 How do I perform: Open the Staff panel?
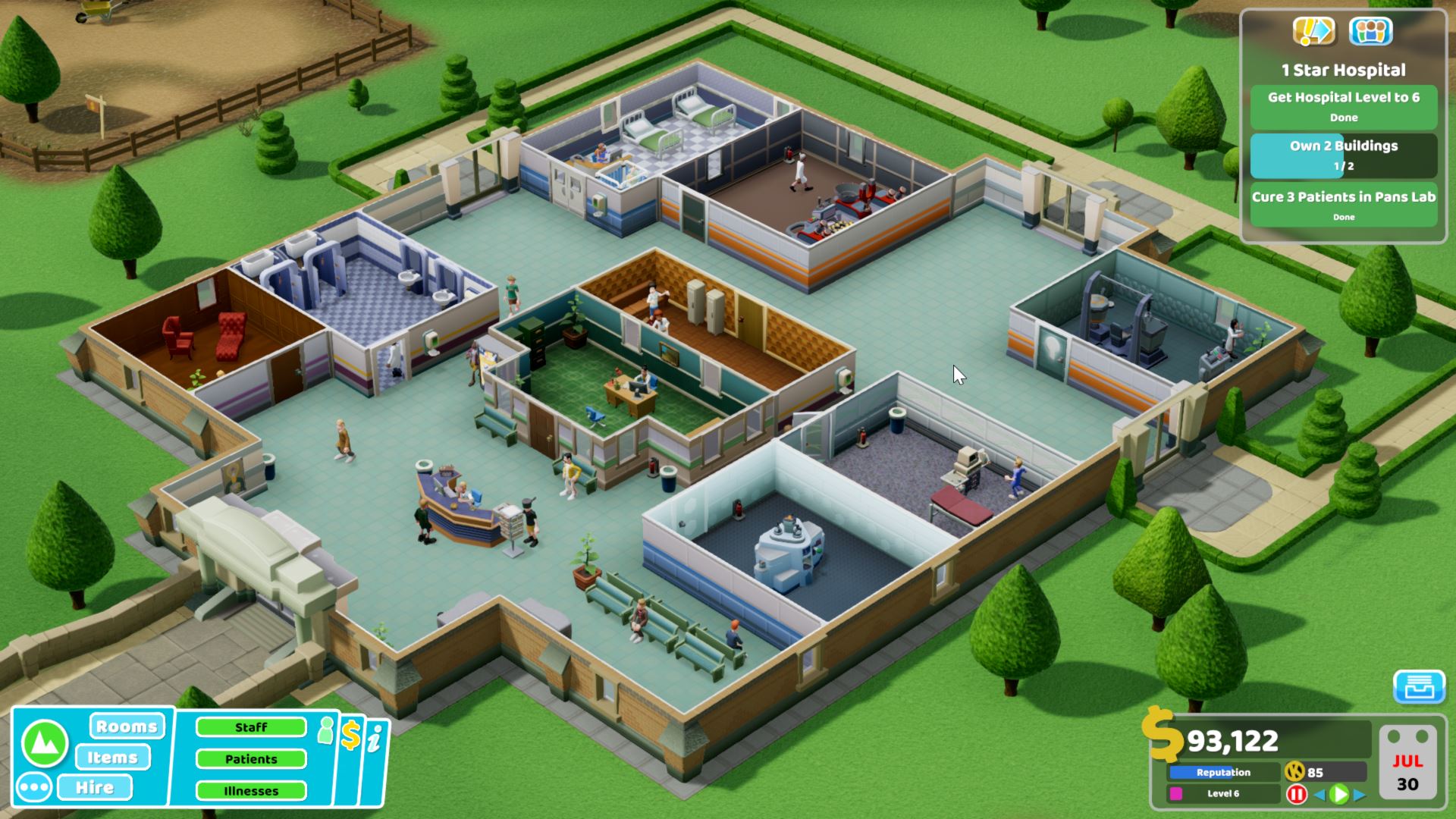pos(252,726)
